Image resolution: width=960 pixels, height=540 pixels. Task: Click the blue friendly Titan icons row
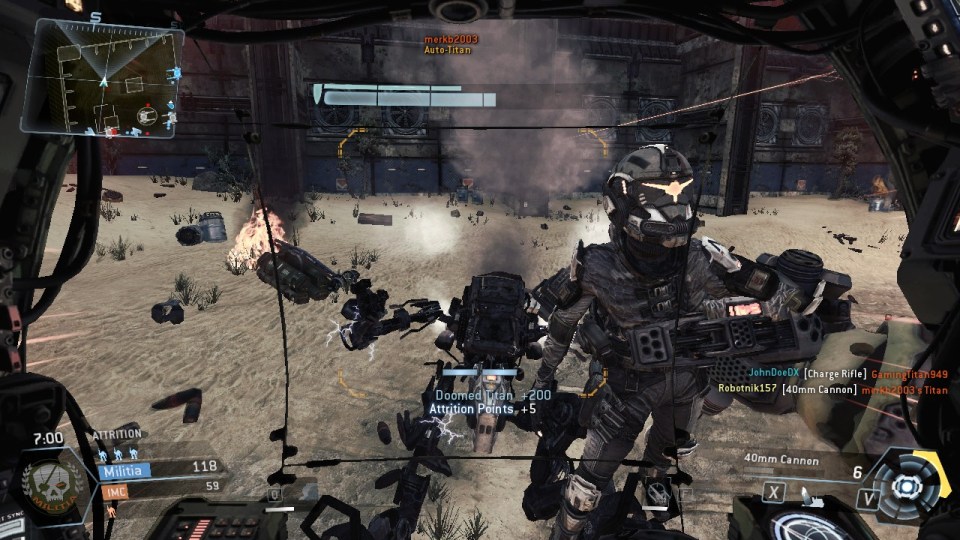tap(119, 455)
